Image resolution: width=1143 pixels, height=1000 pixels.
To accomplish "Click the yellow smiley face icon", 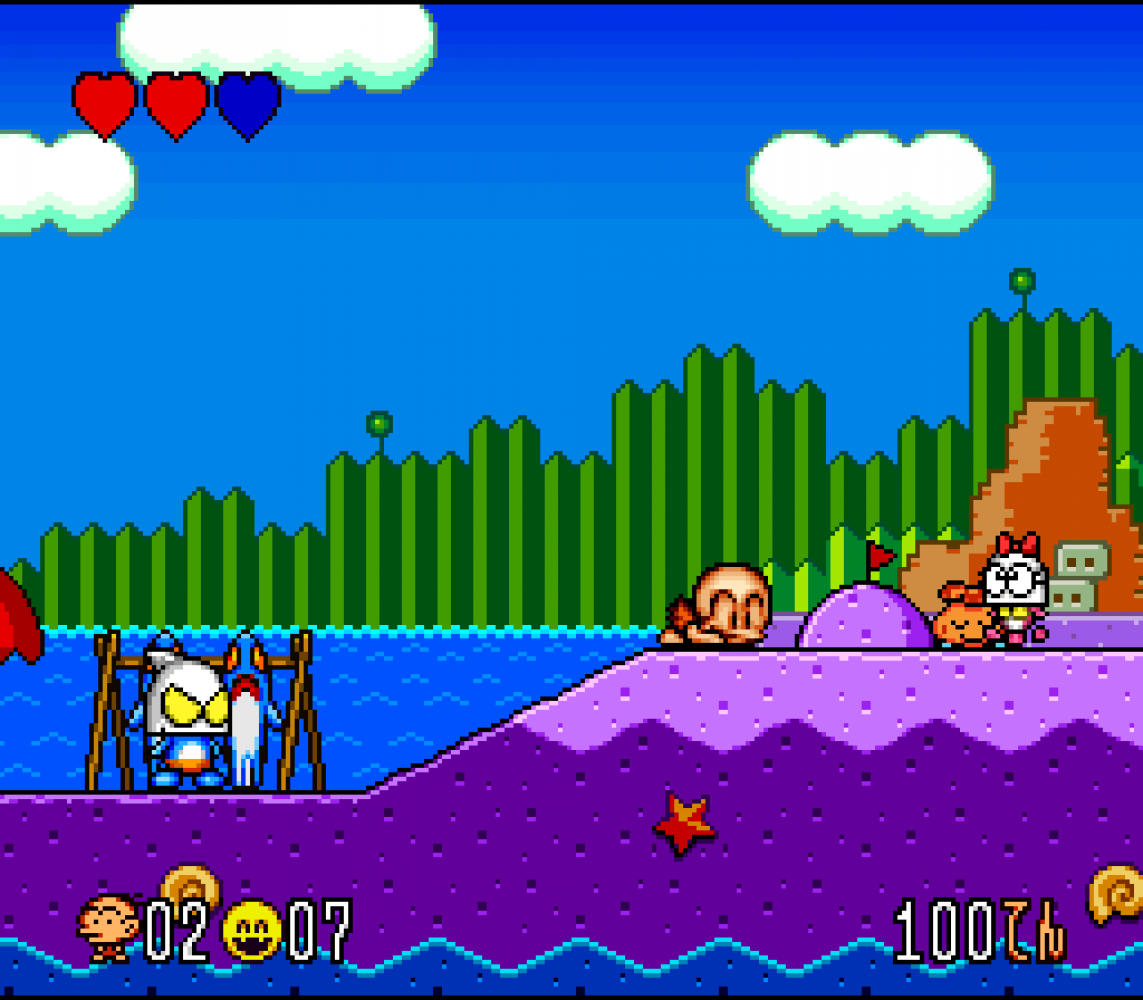I will pyautogui.click(x=252, y=930).
